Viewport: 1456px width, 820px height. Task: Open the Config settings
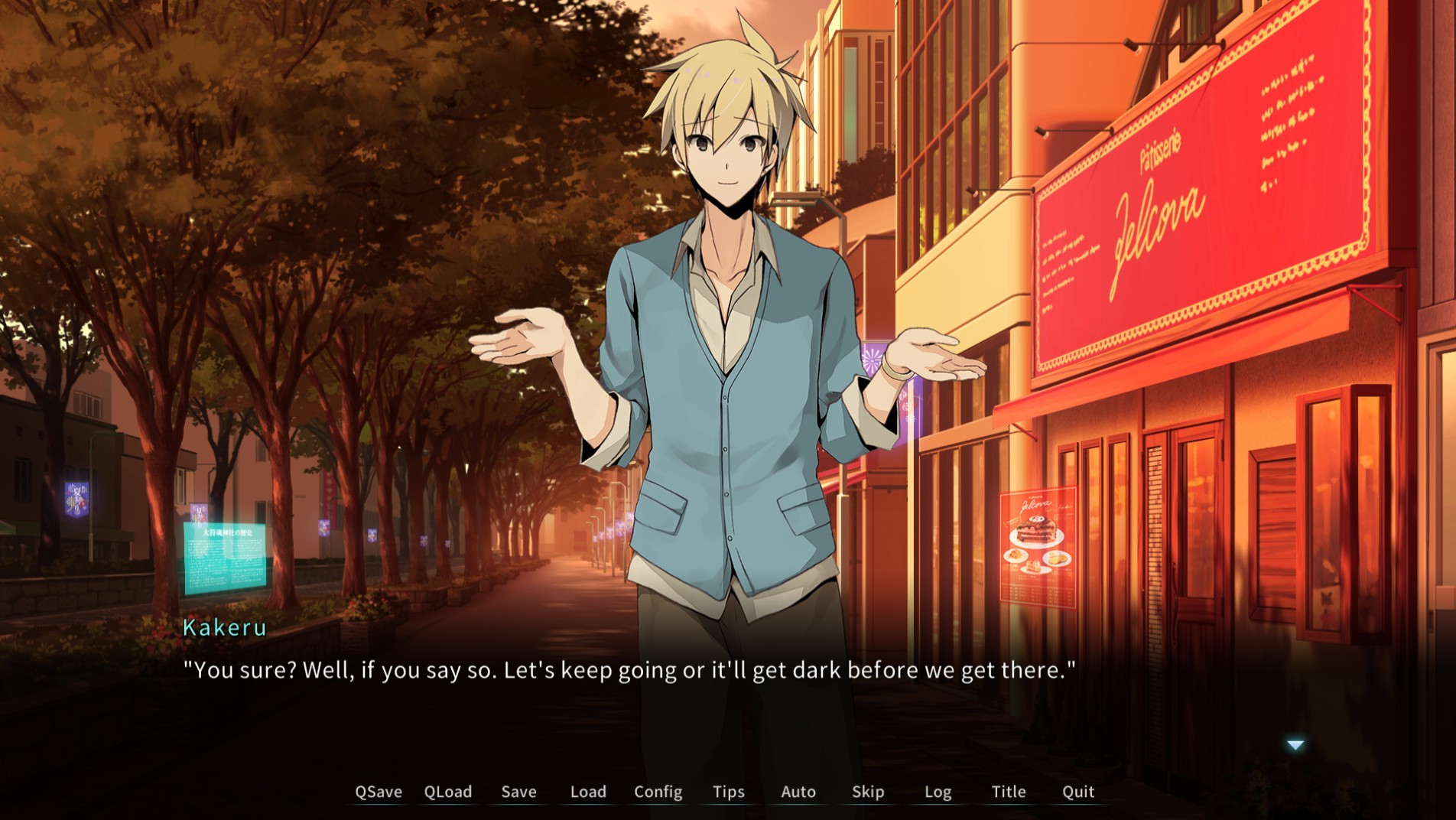pos(658,792)
